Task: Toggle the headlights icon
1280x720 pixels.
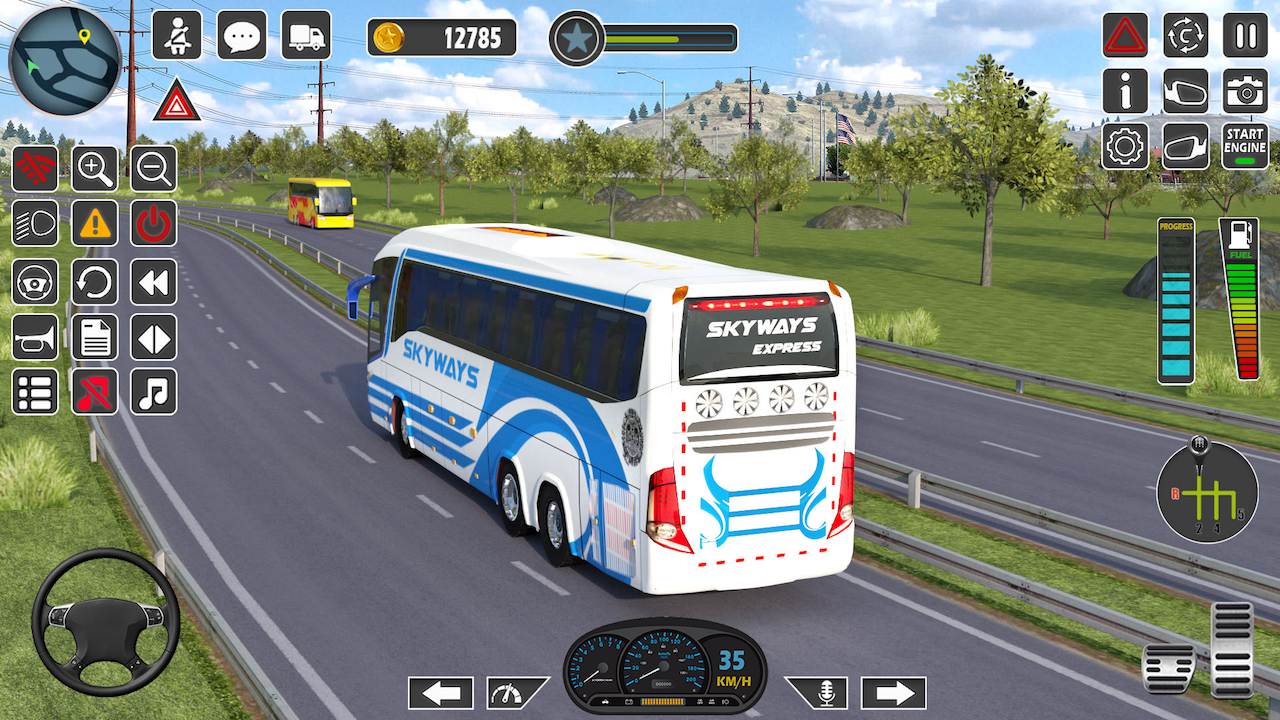Action: point(35,225)
